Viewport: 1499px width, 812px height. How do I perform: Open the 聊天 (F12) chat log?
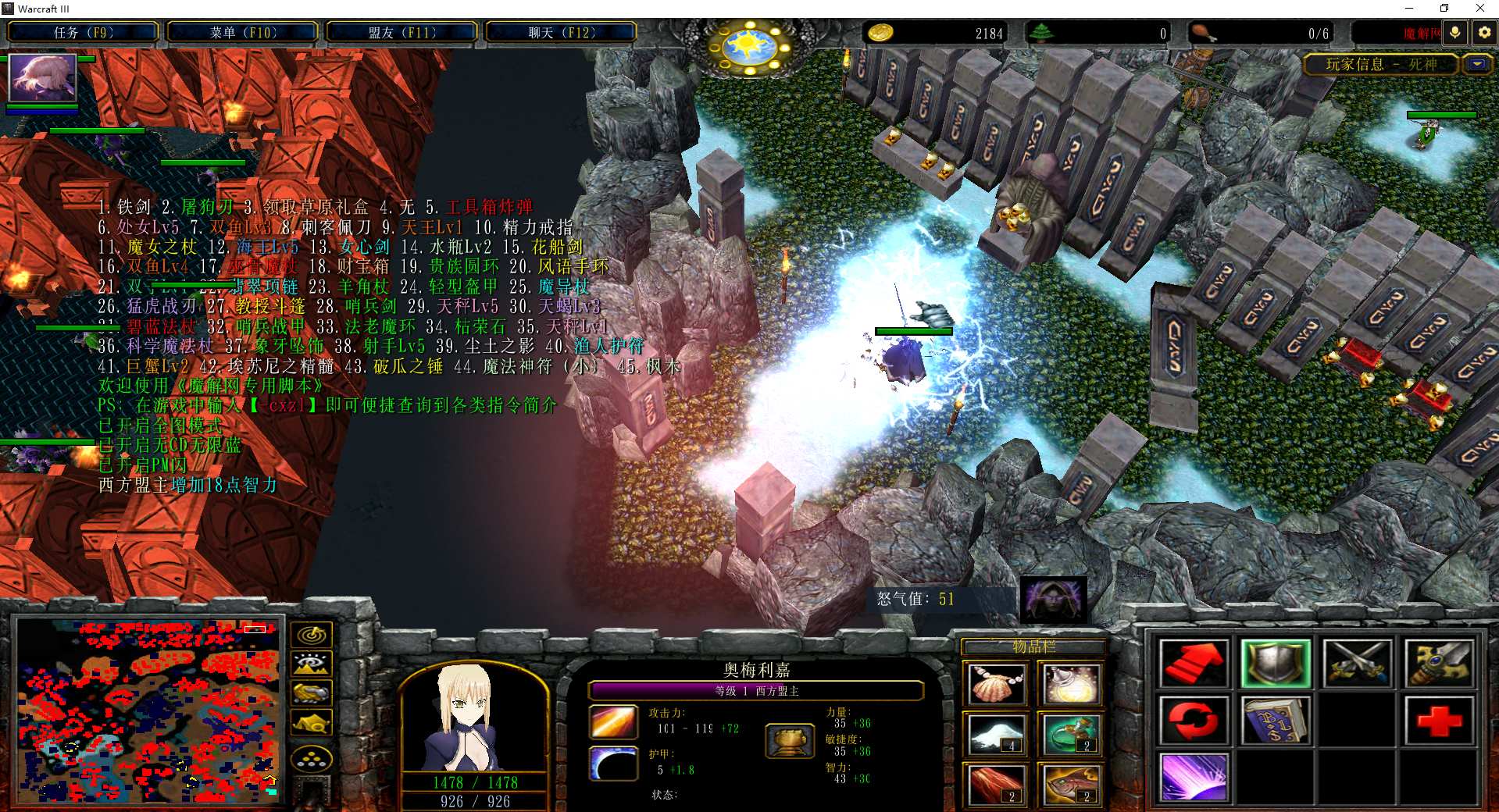pos(561,33)
